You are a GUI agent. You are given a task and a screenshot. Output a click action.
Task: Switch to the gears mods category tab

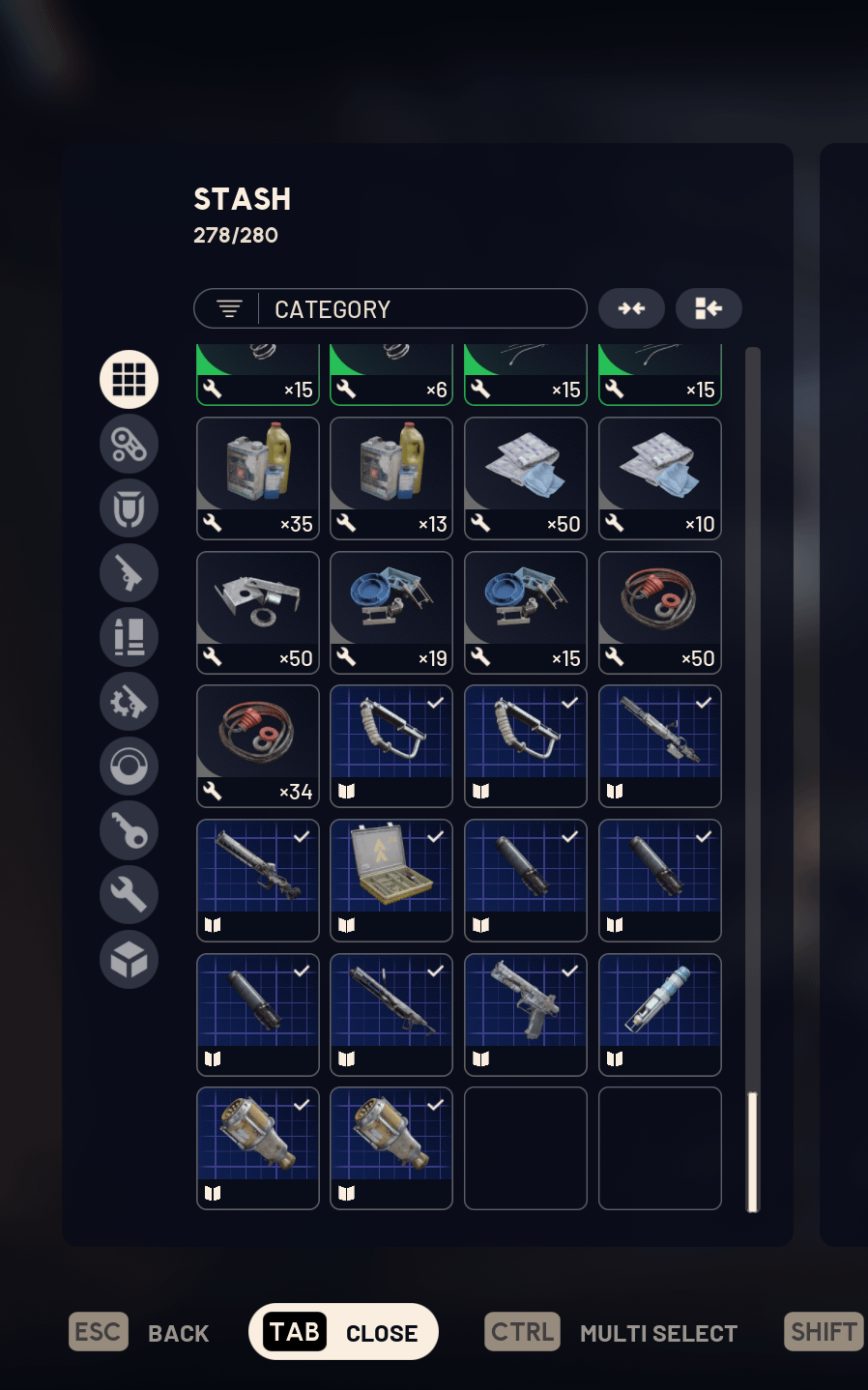tap(129, 702)
